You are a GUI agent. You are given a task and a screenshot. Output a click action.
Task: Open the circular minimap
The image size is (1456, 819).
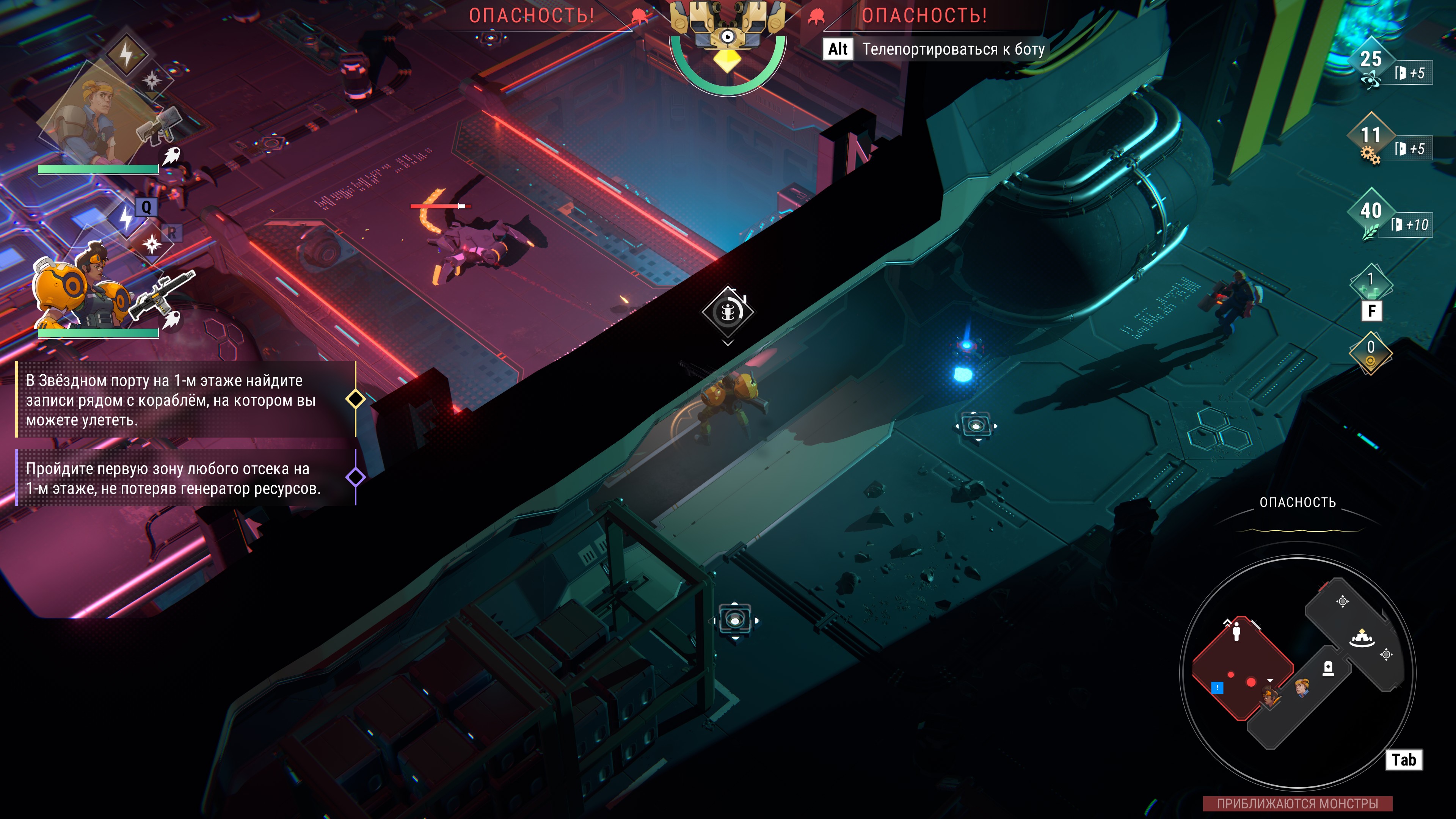click(1297, 673)
